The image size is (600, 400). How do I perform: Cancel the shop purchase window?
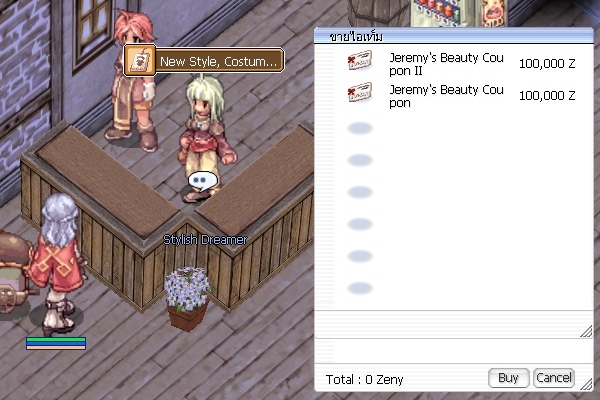pyautogui.click(x=553, y=378)
